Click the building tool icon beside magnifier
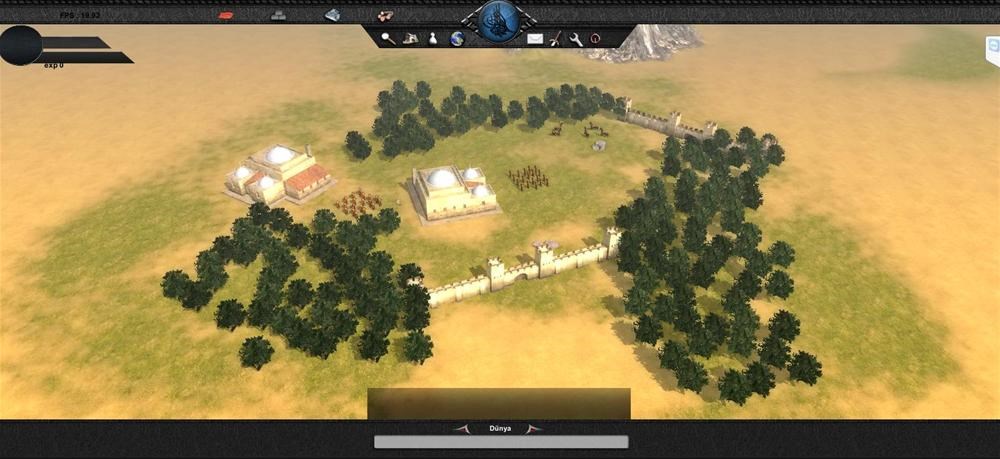This screenshot has width=1000, height=459. [410, 38]
